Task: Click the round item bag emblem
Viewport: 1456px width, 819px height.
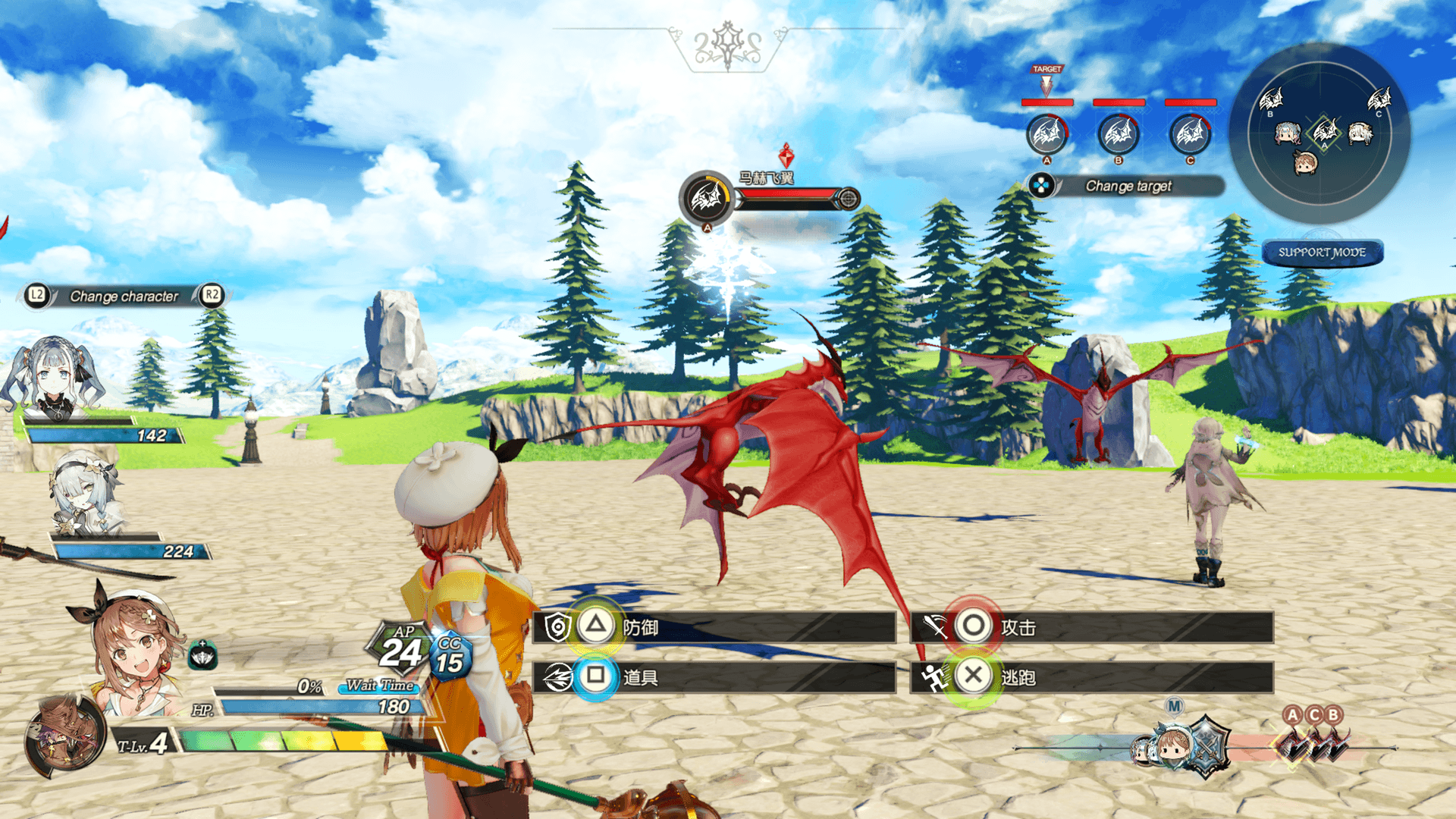Action: coord(64,737)
